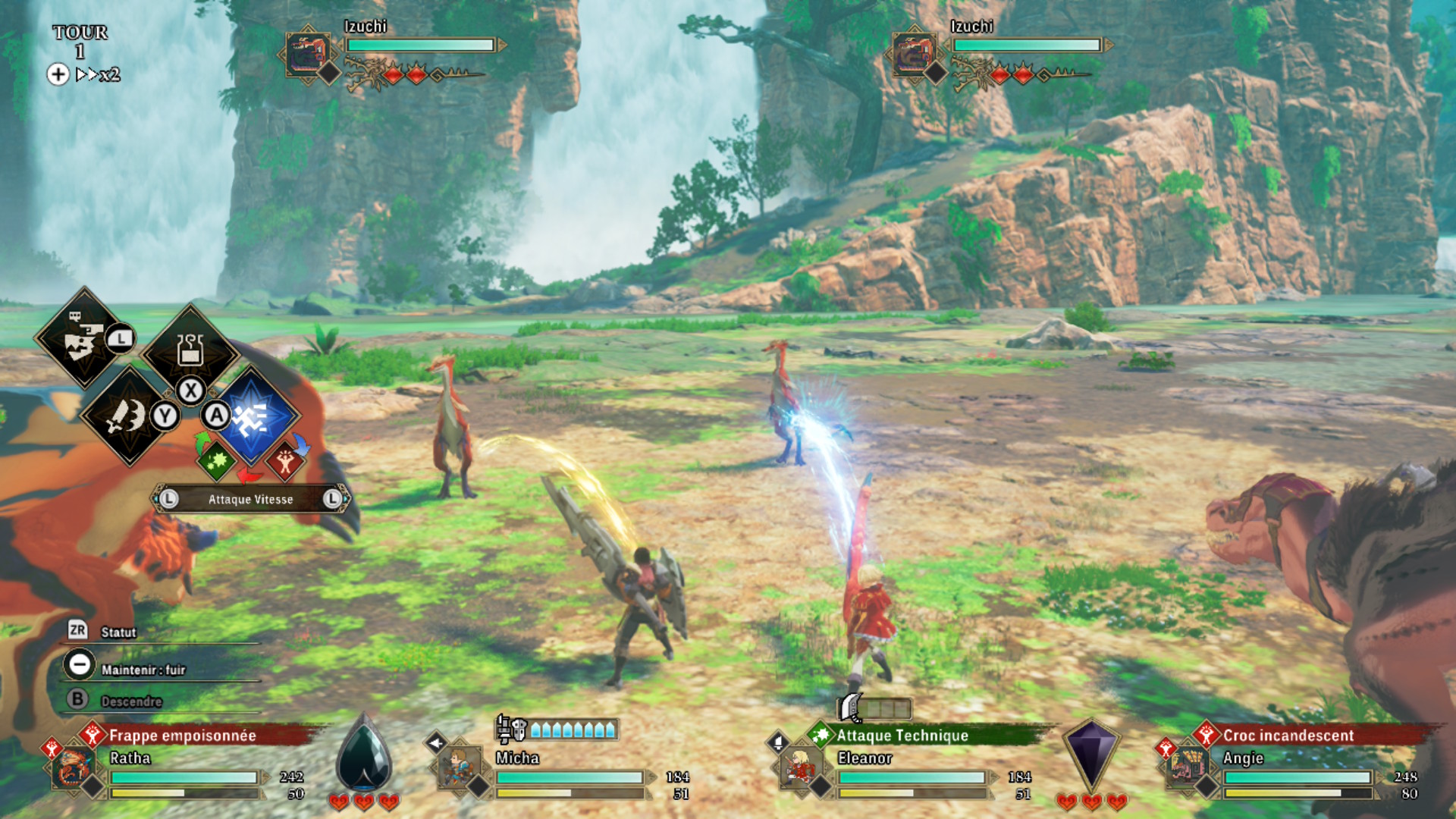Toggle the x2 battle speed indicator

pos(98,74)
